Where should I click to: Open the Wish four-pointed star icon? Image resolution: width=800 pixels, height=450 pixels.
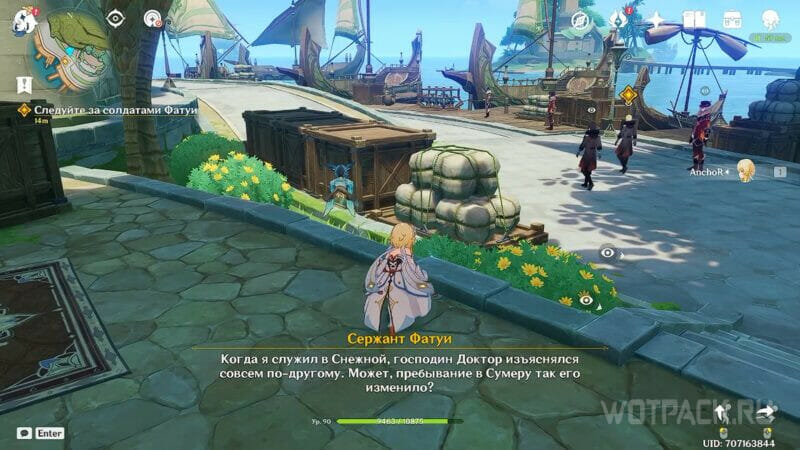pos(657,20)
